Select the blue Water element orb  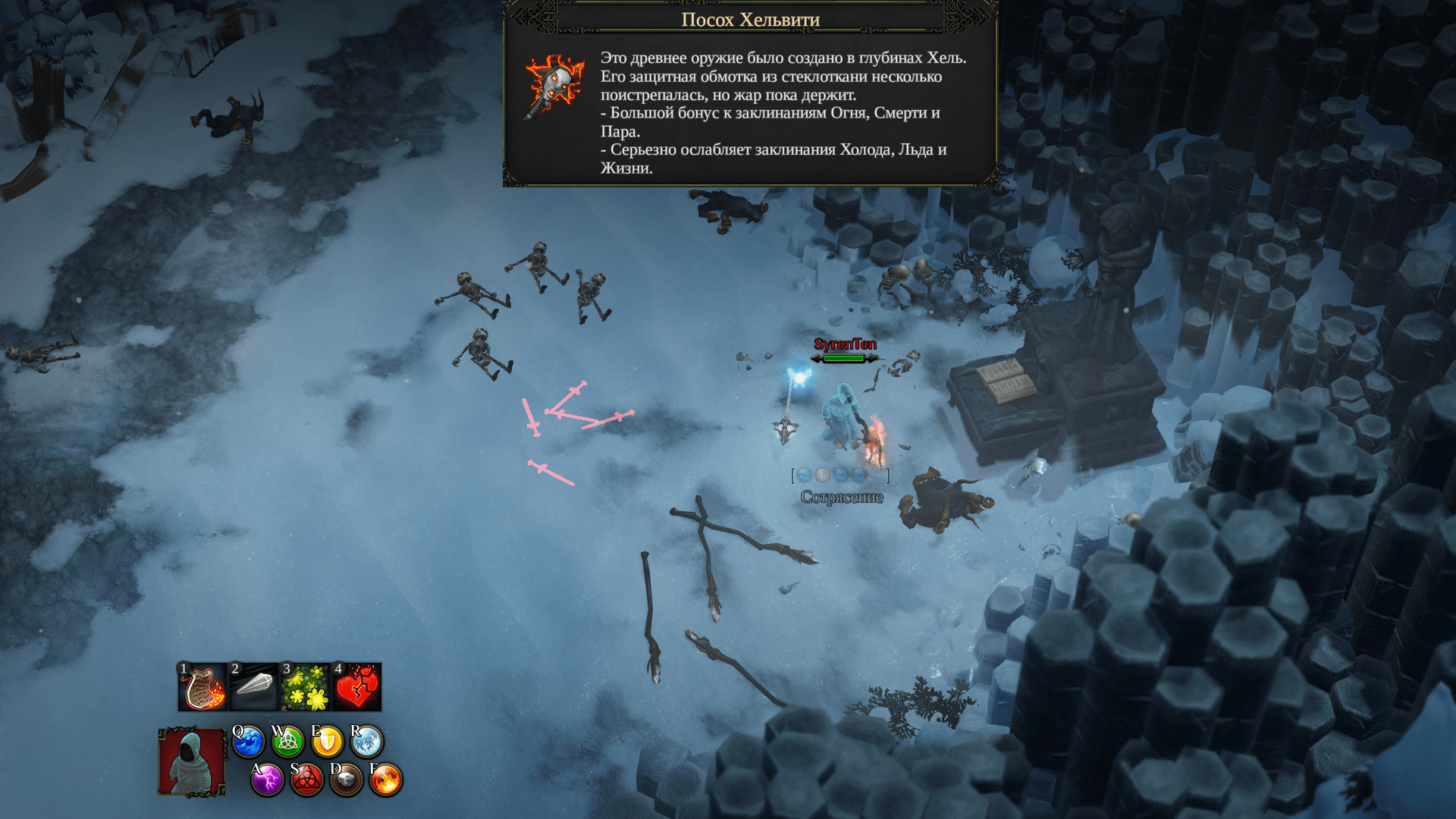(248, 742)
